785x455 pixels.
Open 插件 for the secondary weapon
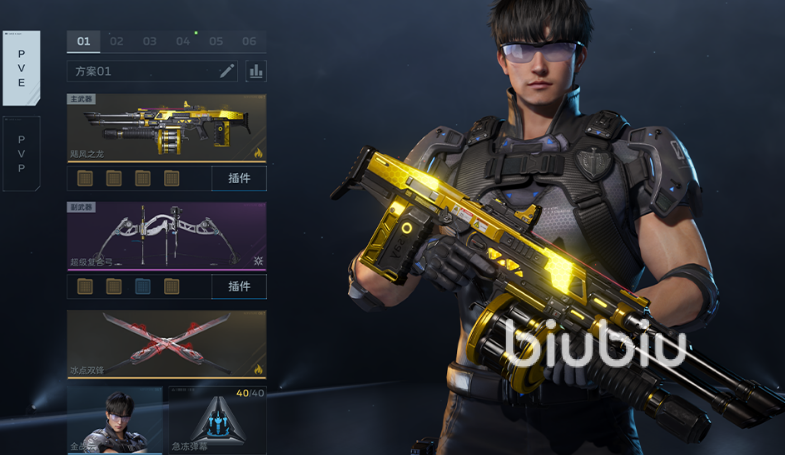click(239, 286)
